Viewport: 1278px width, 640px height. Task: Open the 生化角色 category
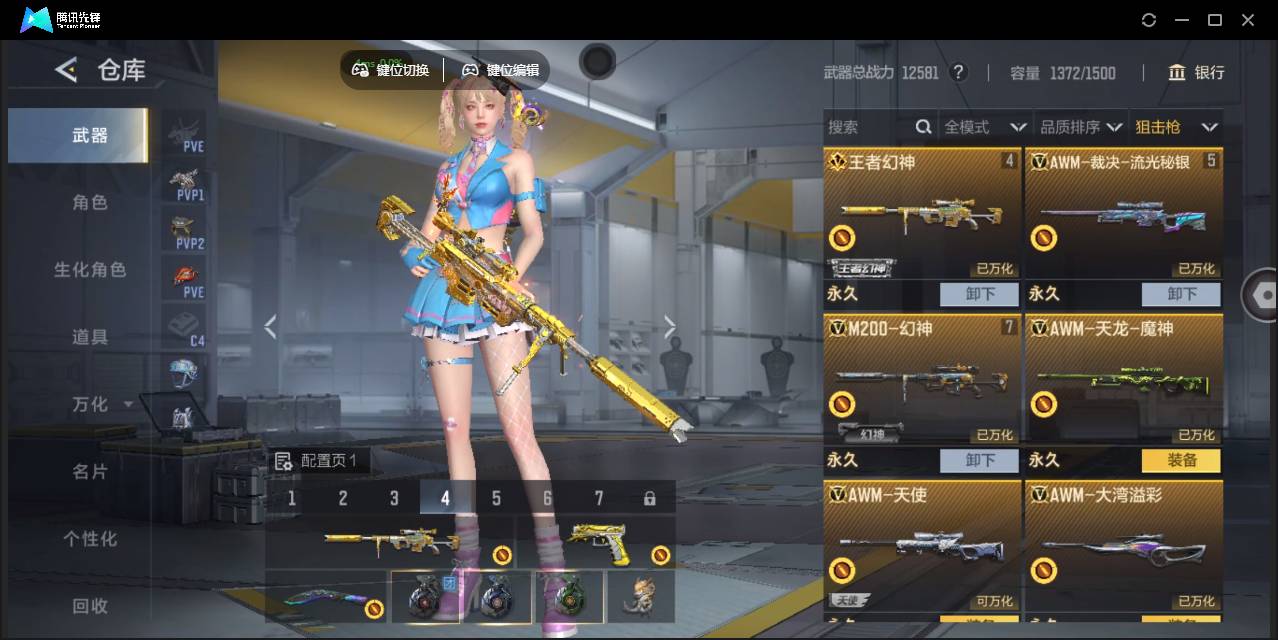tap(89, 270)
